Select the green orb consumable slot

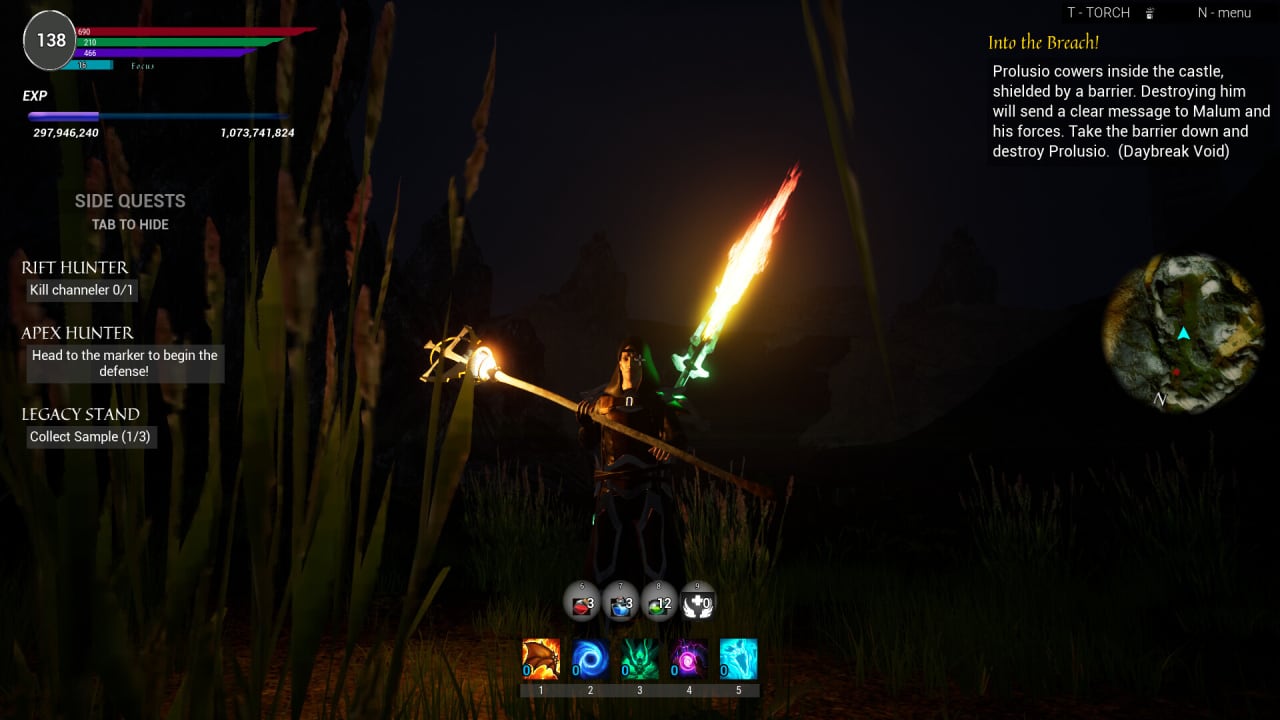659,602
